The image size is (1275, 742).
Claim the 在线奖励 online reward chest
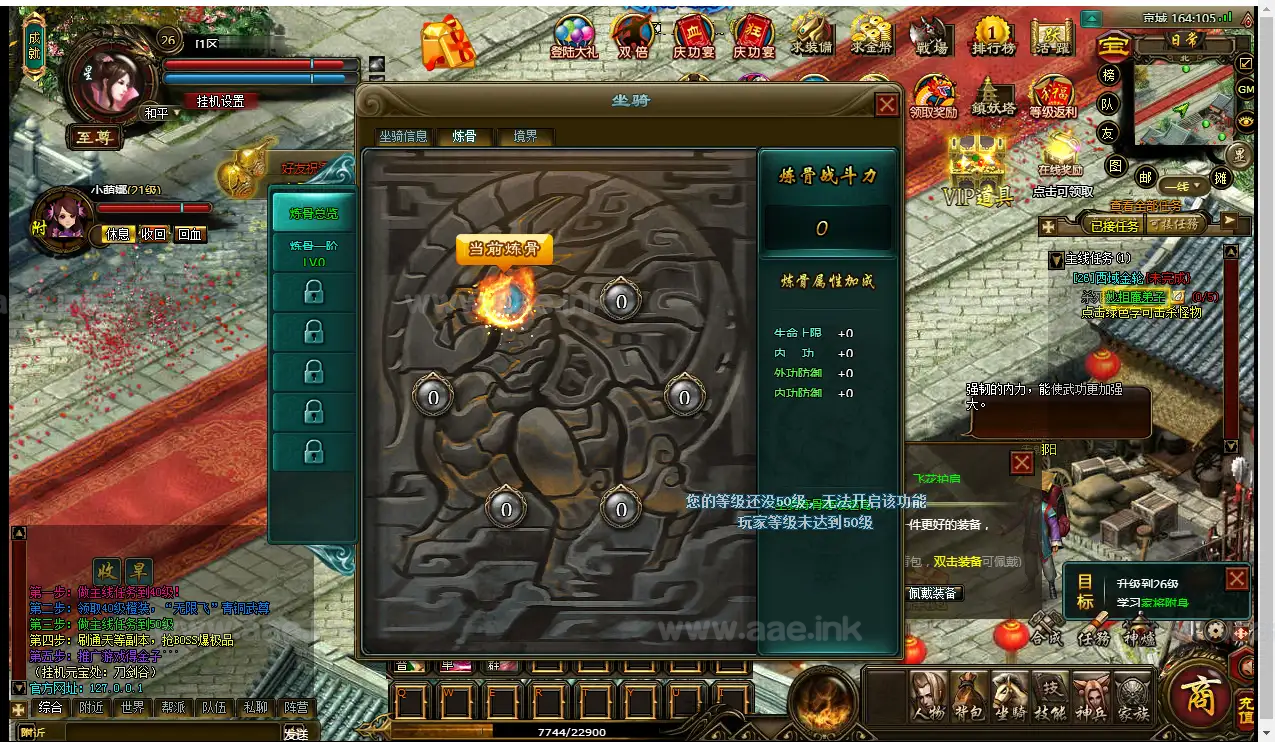tap(1060, 158)
